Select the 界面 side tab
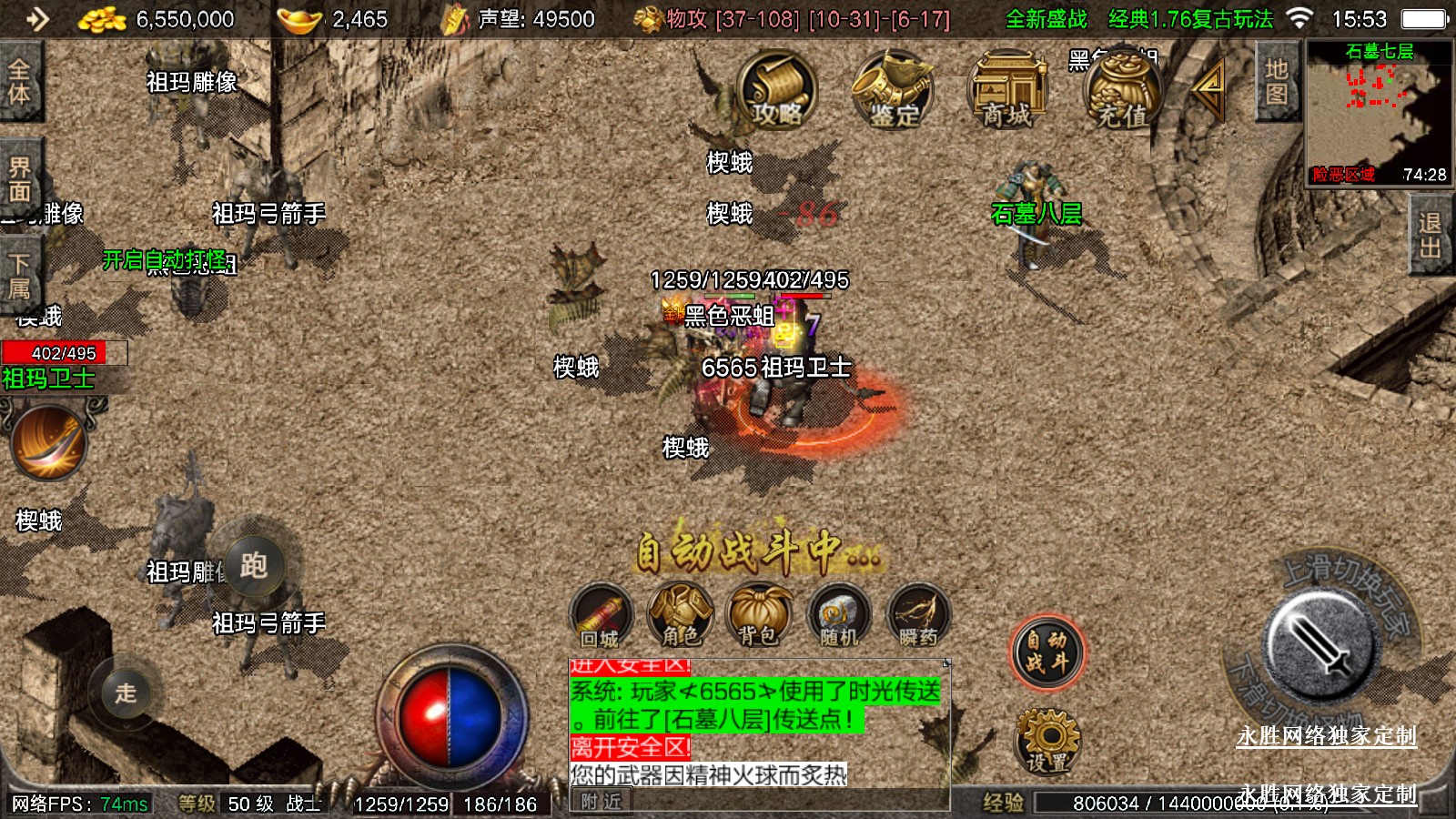The width and height of the screenshot is (1456, 819). [x=20, y=179]
